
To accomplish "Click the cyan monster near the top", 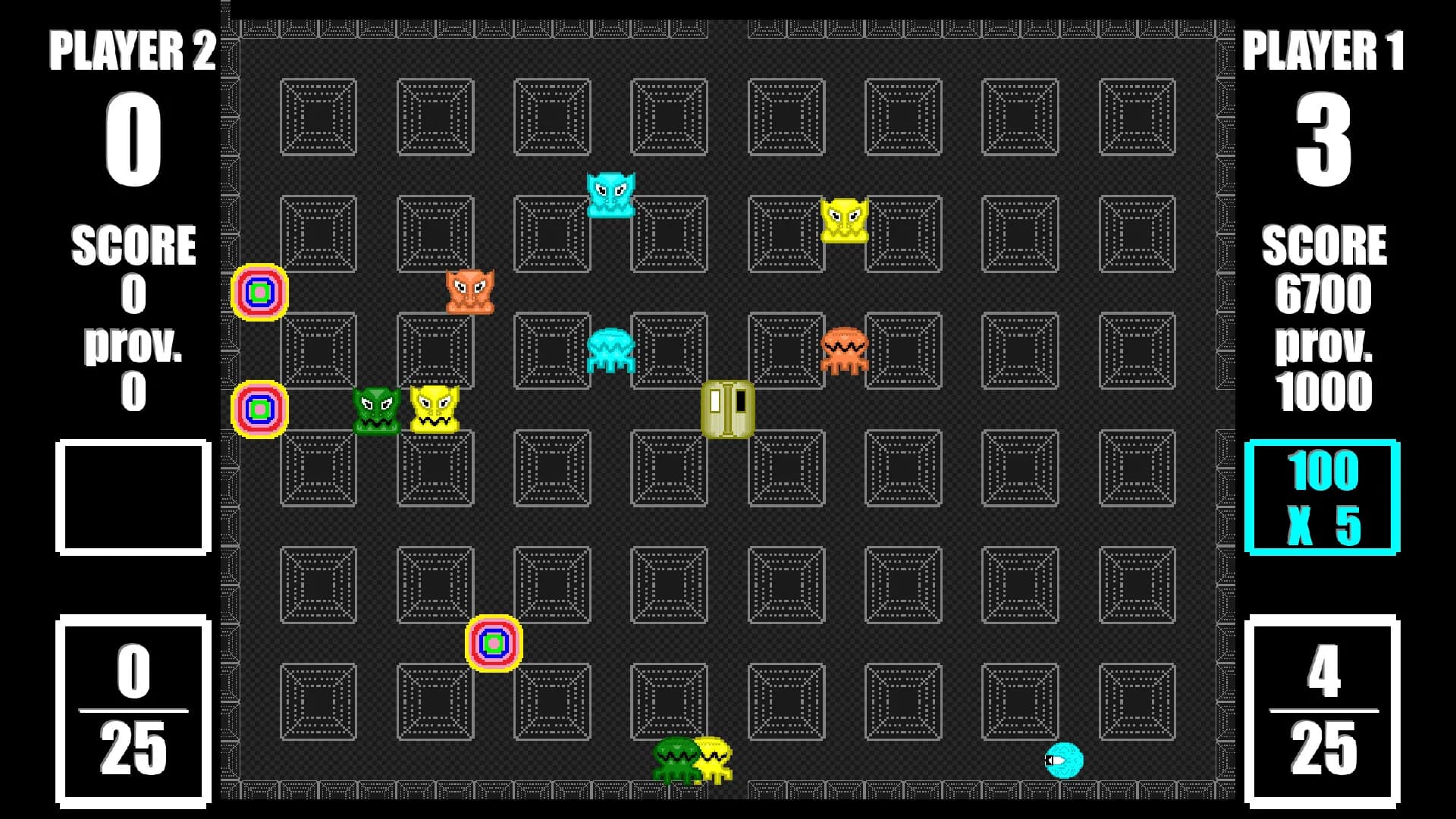I will [611, 193].
